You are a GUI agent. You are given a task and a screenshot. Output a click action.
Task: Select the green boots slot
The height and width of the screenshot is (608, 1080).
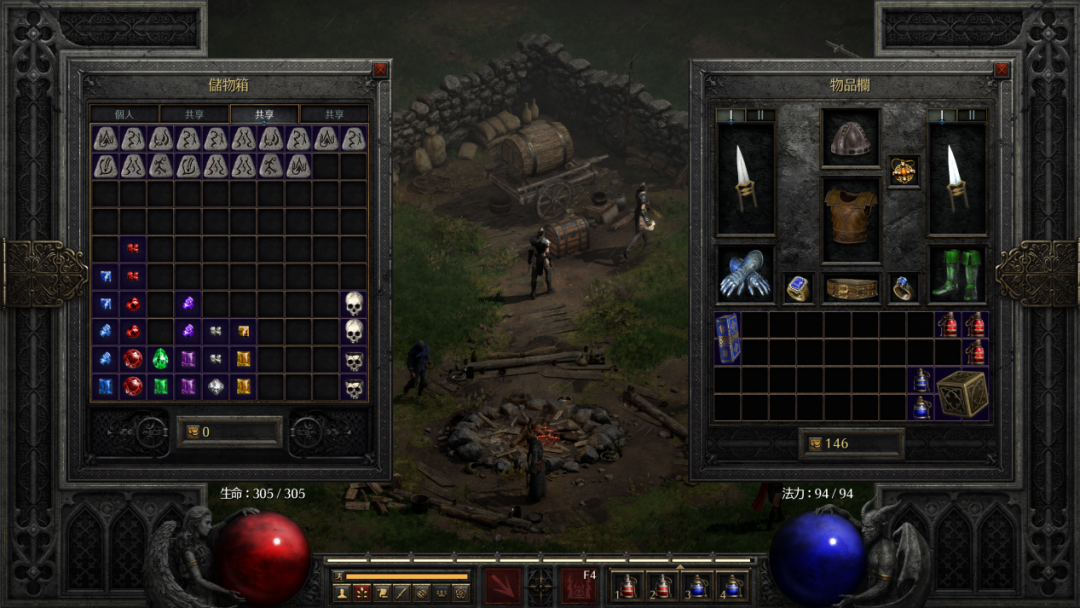pos(957,275)
